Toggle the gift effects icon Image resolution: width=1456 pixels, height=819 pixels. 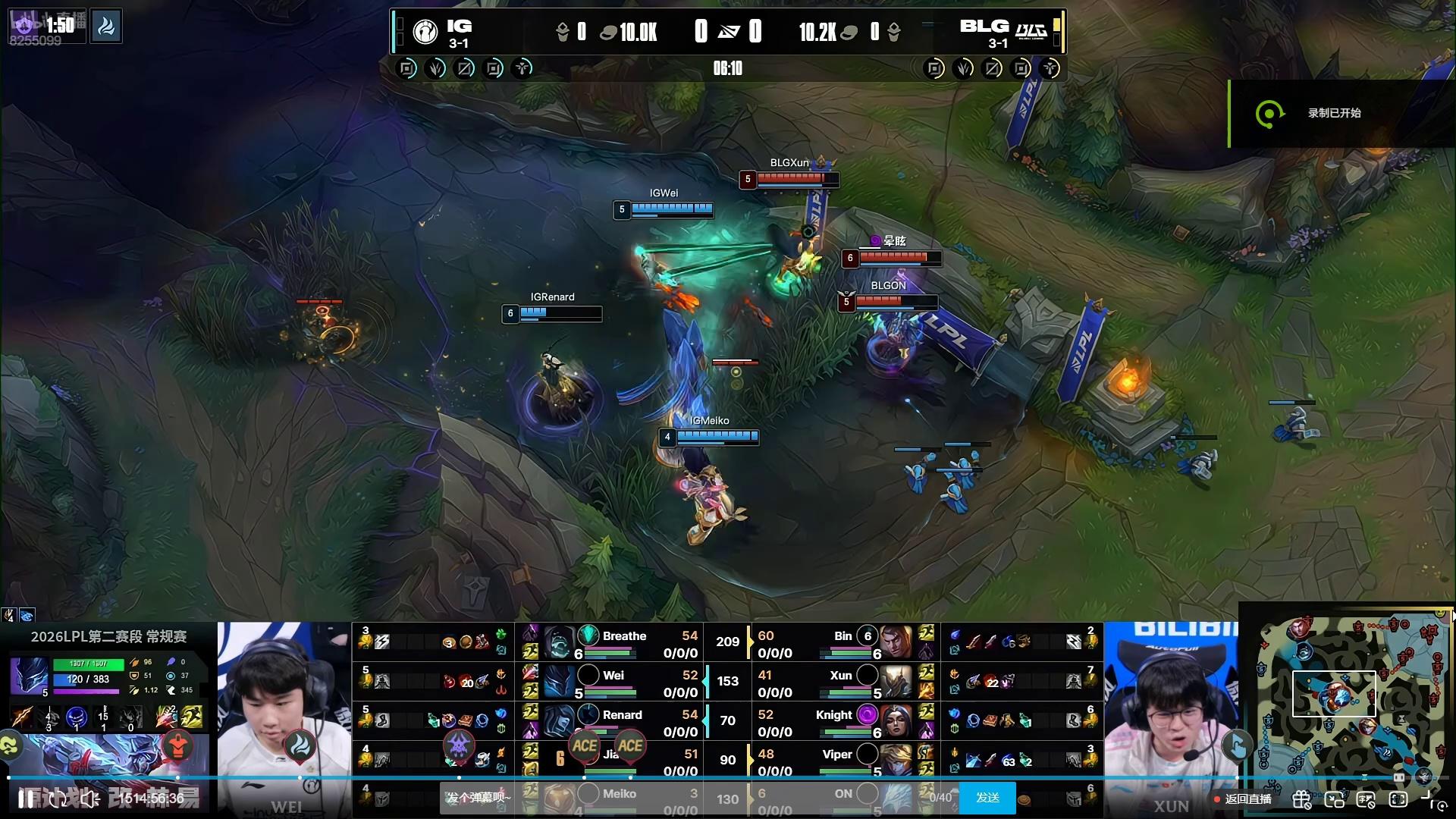[1301, 799]
